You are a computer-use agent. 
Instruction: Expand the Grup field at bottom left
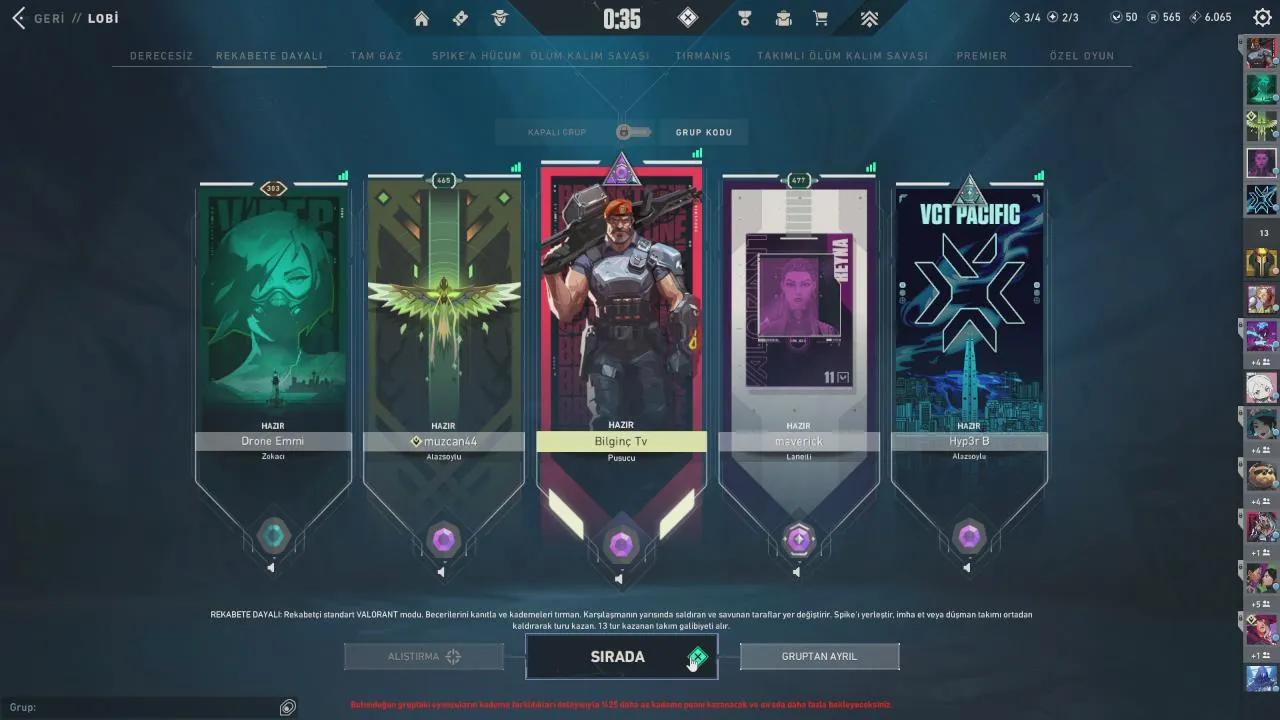pos(287,706)
